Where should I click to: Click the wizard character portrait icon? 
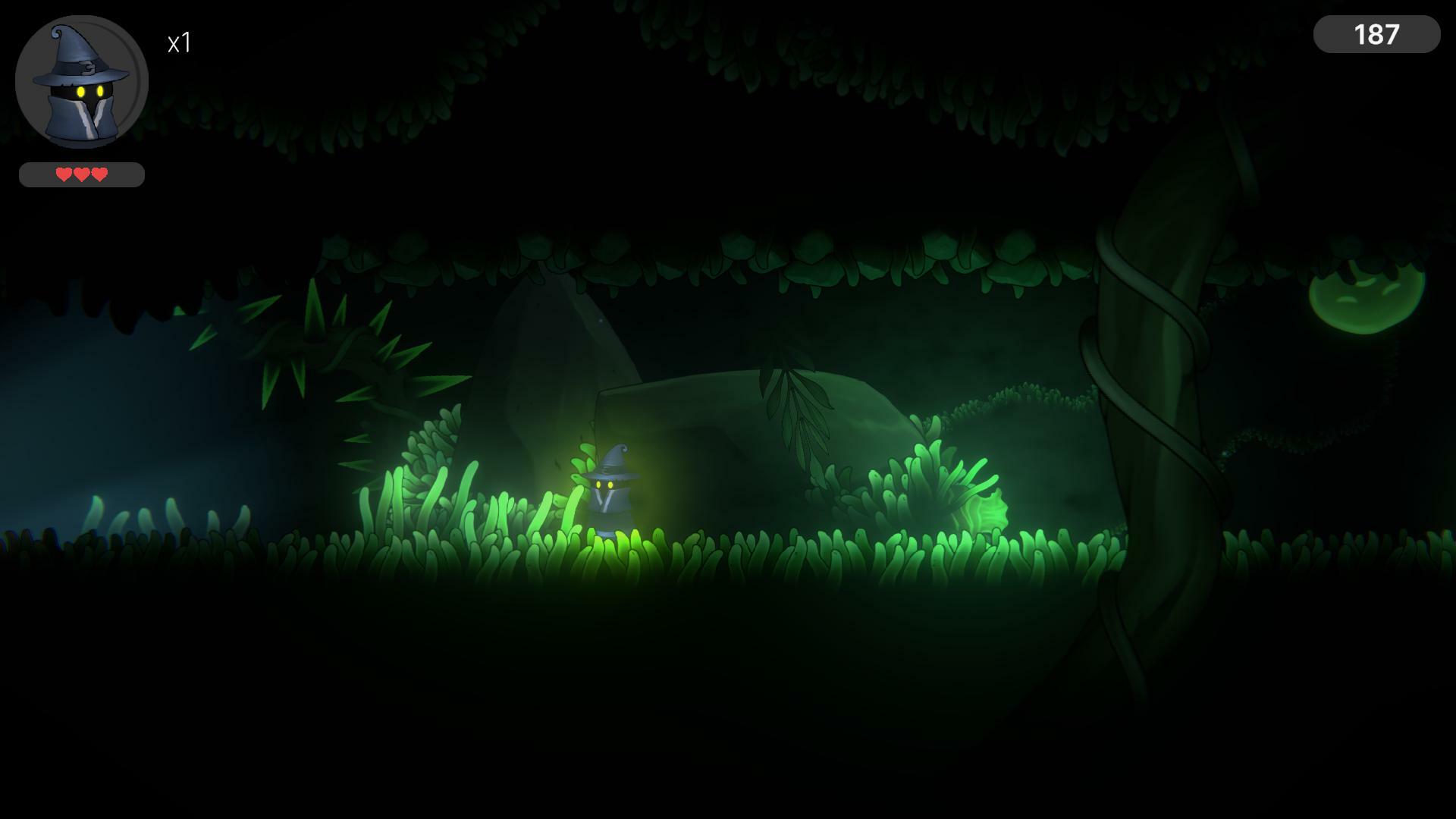(80, 80)
